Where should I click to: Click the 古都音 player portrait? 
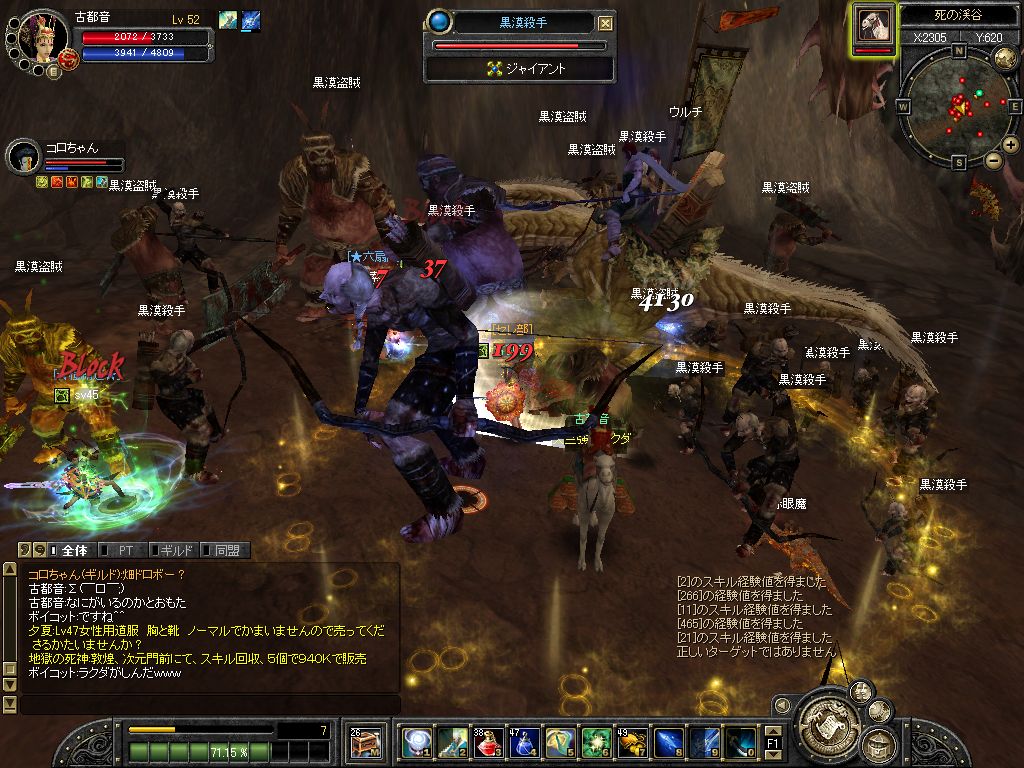point(42,38)
